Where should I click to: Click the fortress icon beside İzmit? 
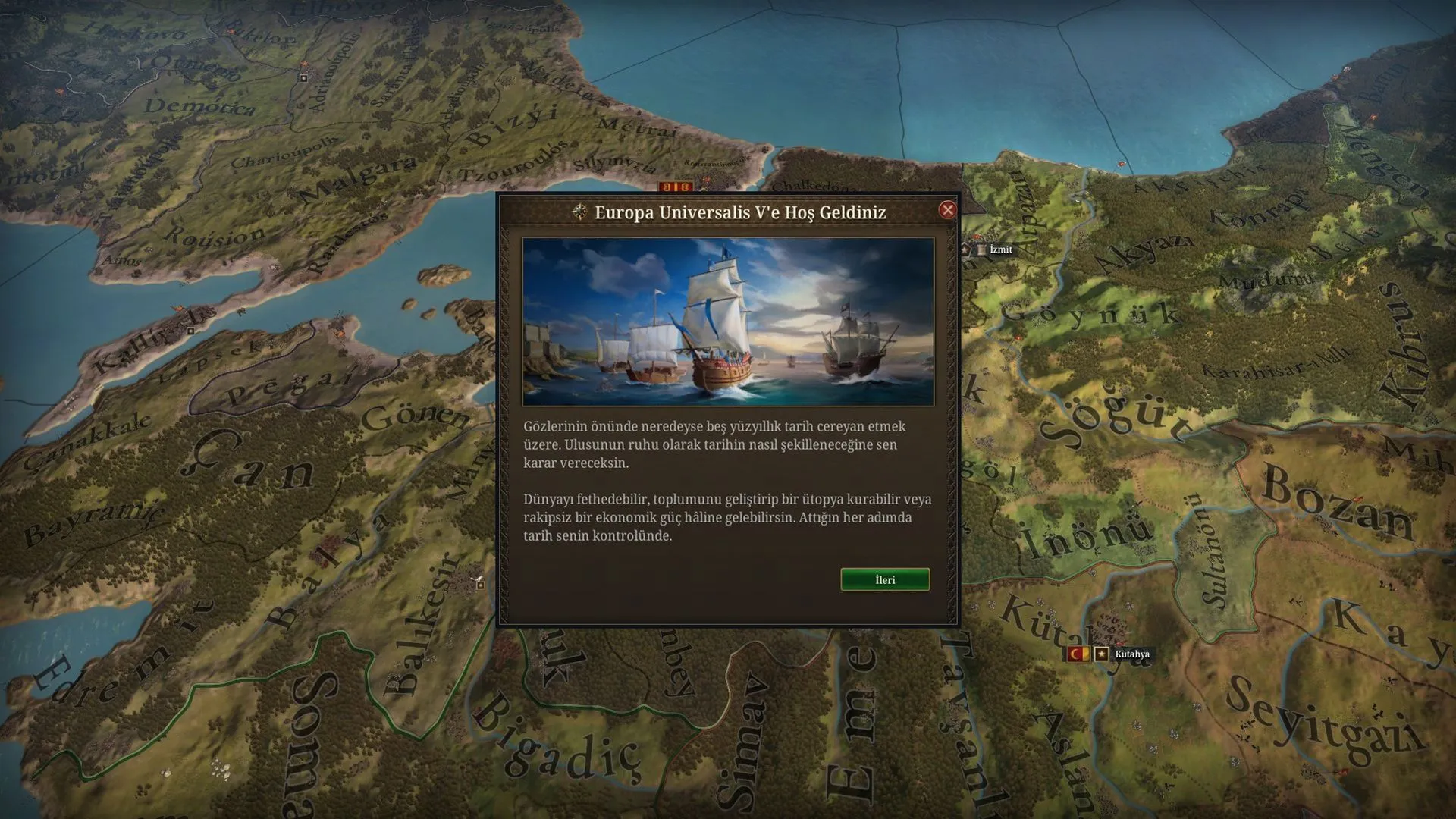(981, 250)
